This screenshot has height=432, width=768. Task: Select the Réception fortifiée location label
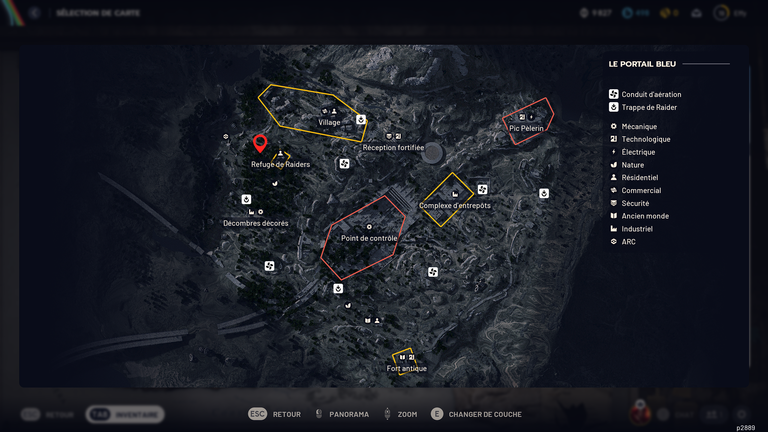pyautogui.click(x=393, y=147)
